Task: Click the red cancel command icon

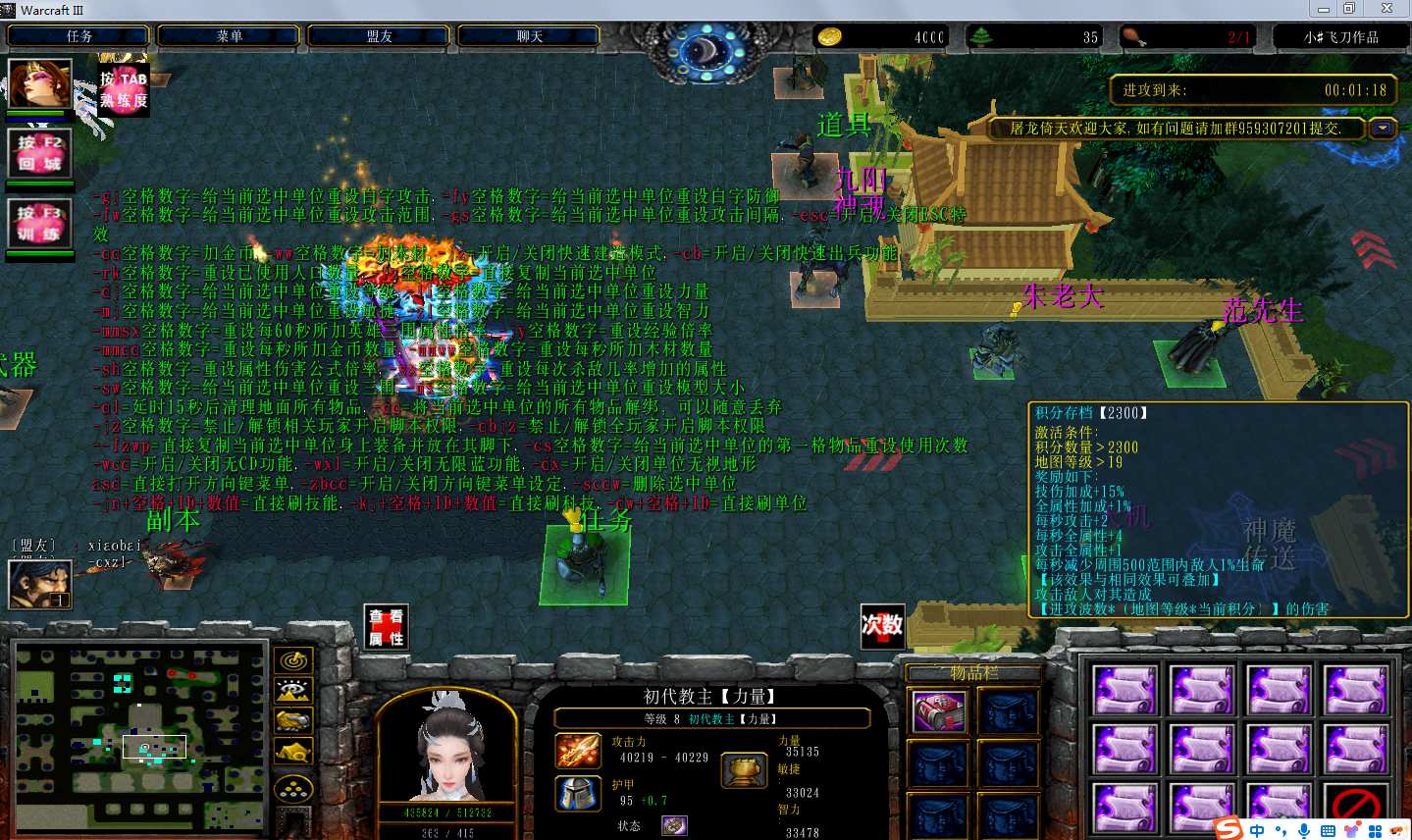Action: pos(1356,805)
